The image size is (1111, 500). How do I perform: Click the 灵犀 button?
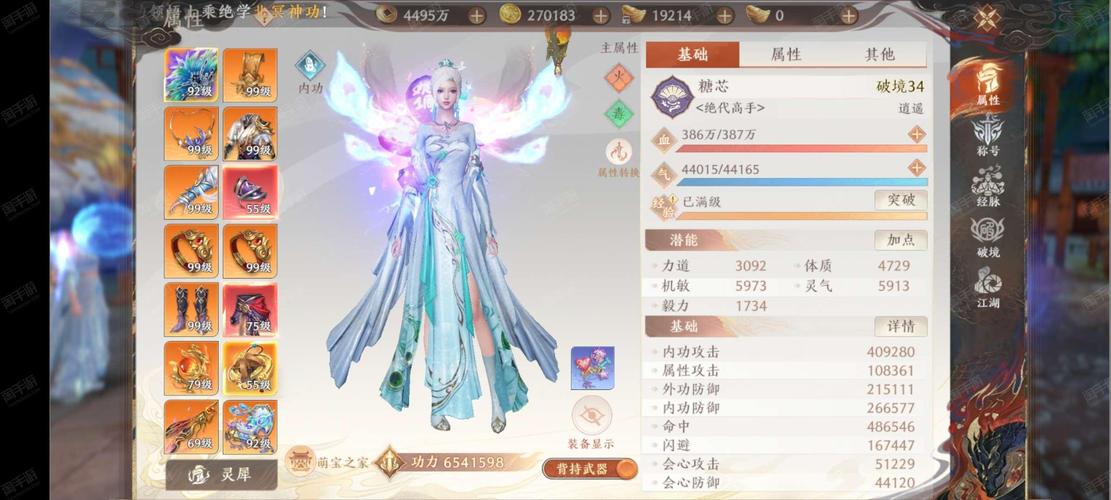point(220,474)
